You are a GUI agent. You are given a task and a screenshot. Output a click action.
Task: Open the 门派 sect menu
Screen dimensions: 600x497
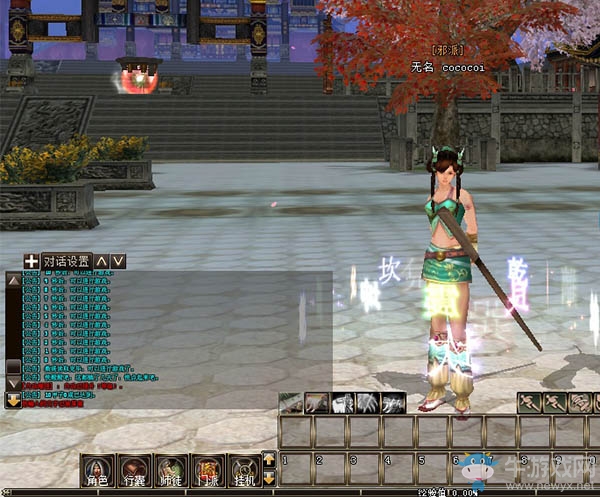click(207, 469)
